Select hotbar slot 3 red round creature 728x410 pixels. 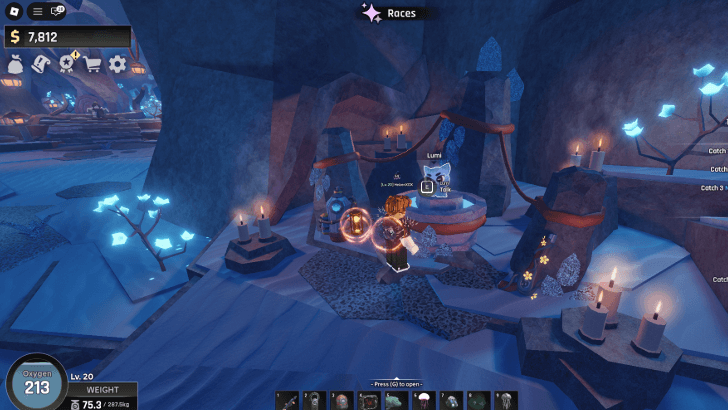click(x=343, y=400)
